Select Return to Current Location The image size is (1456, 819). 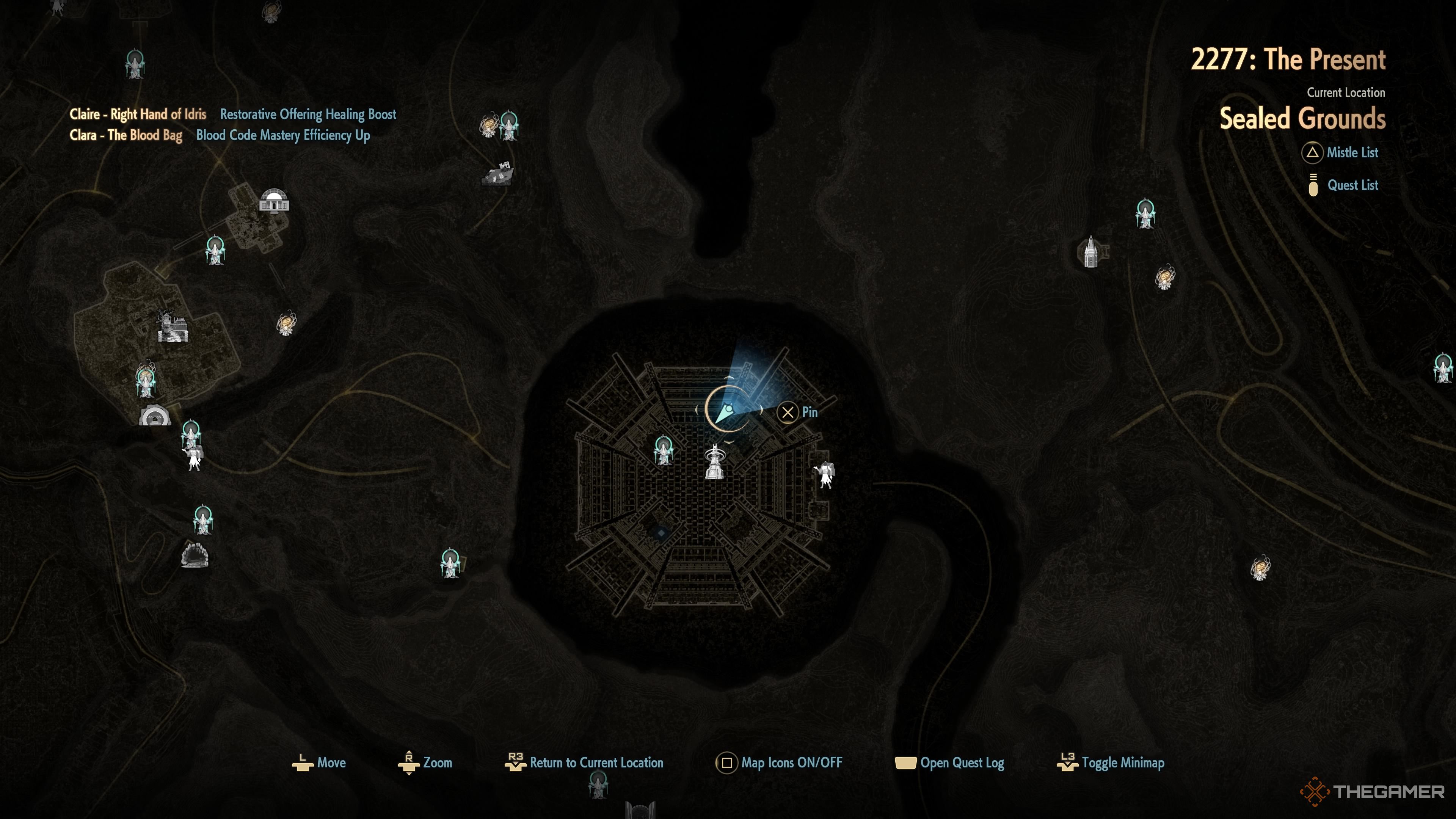click(x=584, y=763)
